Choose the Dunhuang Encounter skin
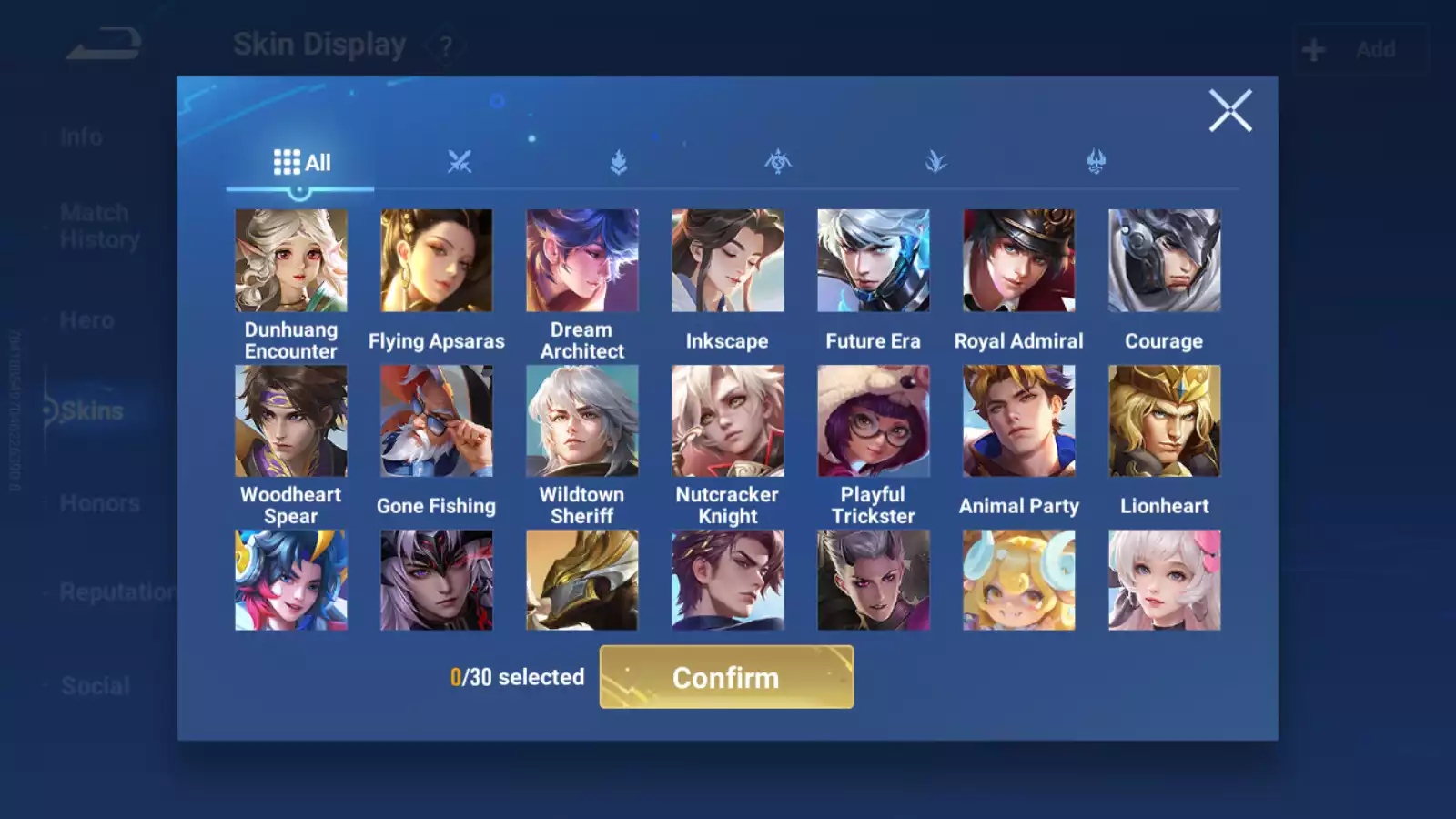Screen dimensions: 1456x819 [291, 261]
